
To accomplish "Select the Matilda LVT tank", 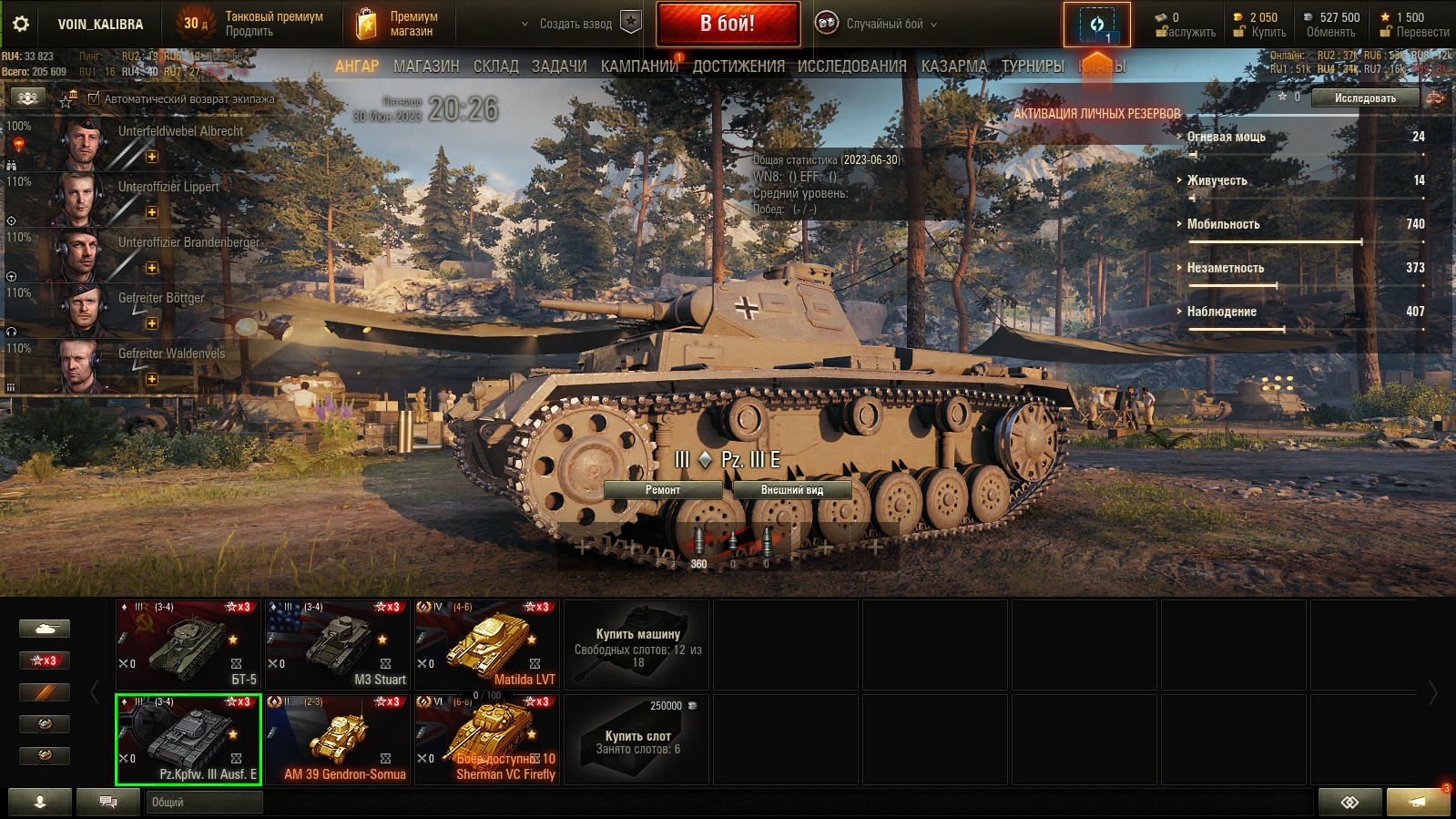I will pos(487,644).
